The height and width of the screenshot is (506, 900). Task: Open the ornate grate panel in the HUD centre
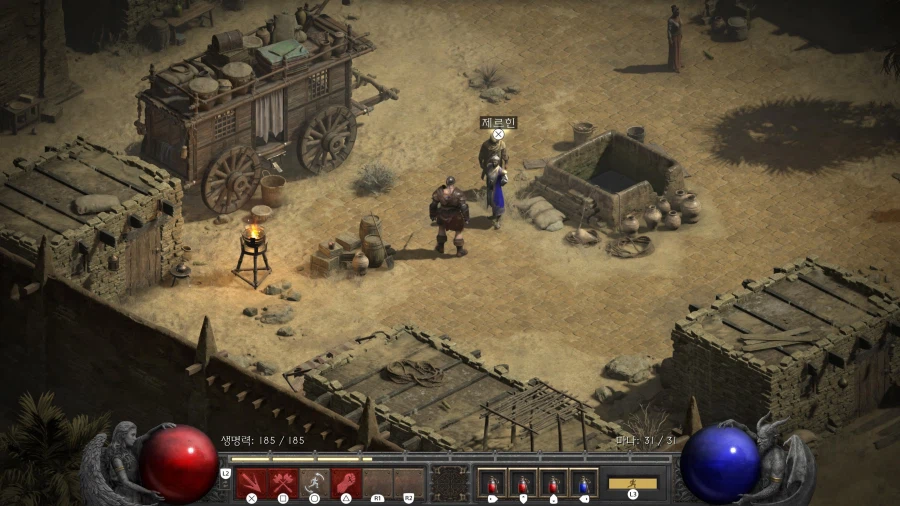449,483
